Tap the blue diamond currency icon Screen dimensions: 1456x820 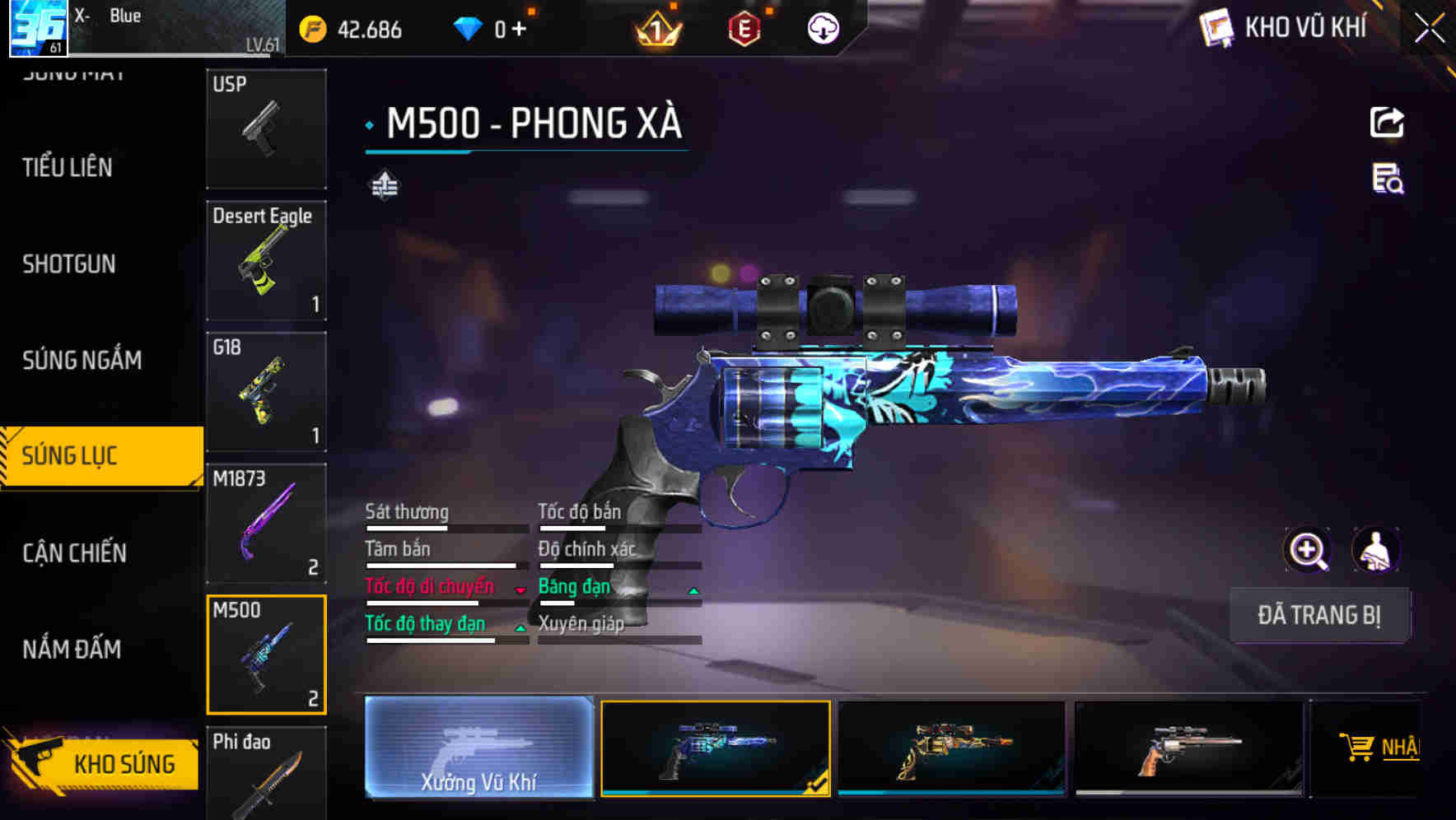pos(468,27)
